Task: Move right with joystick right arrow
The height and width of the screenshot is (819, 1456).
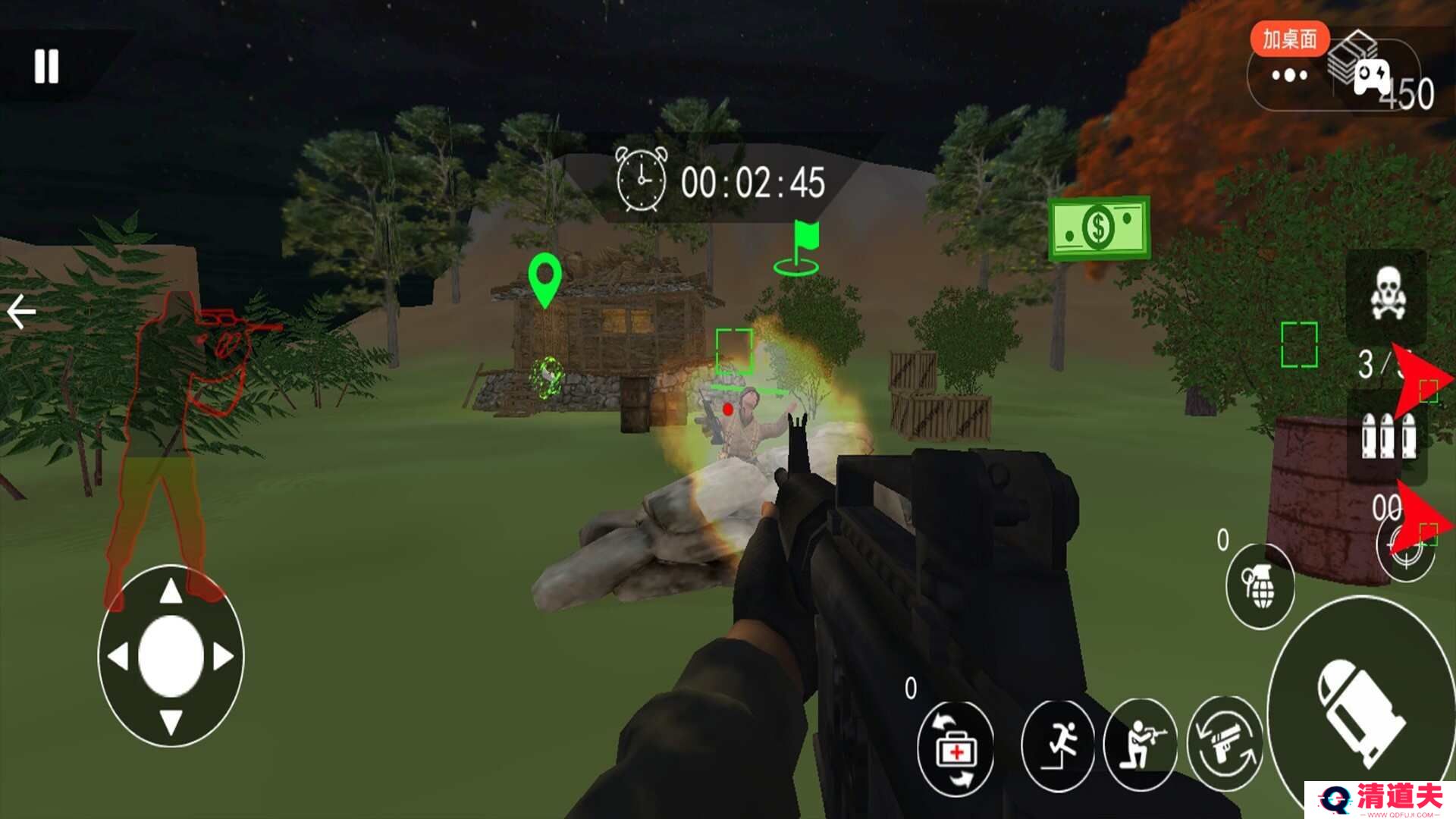Action: click(x=224, y=657)
